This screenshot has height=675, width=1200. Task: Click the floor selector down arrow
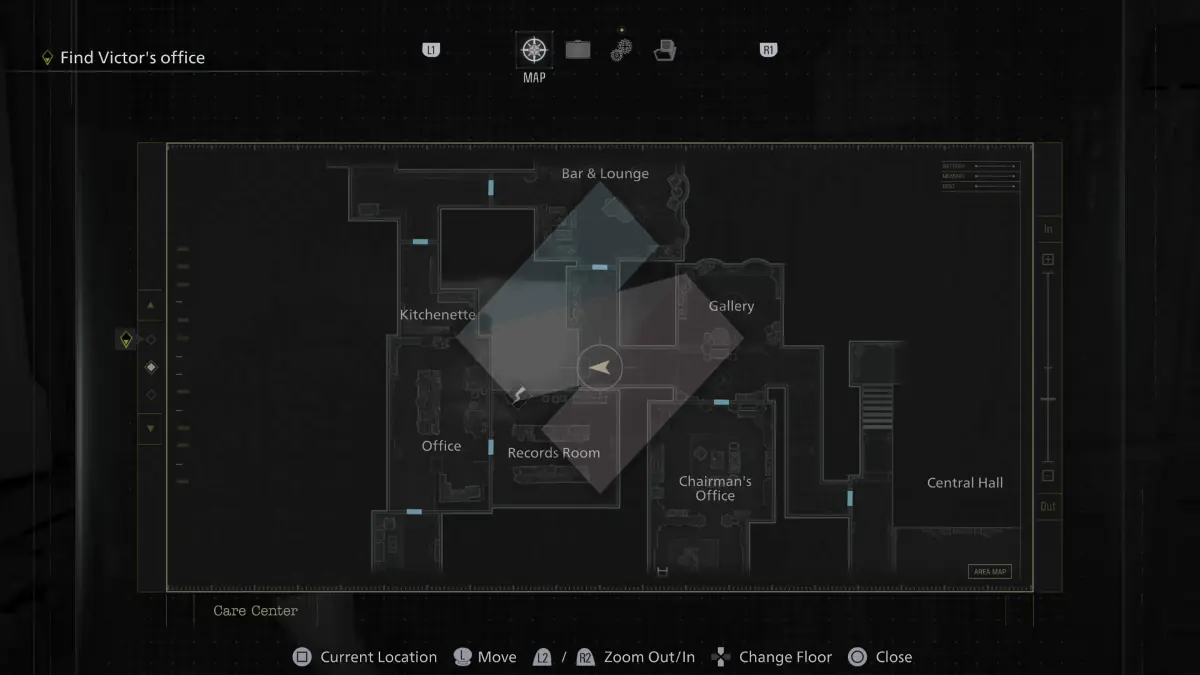pyautogui.click(x=151, y=429)
